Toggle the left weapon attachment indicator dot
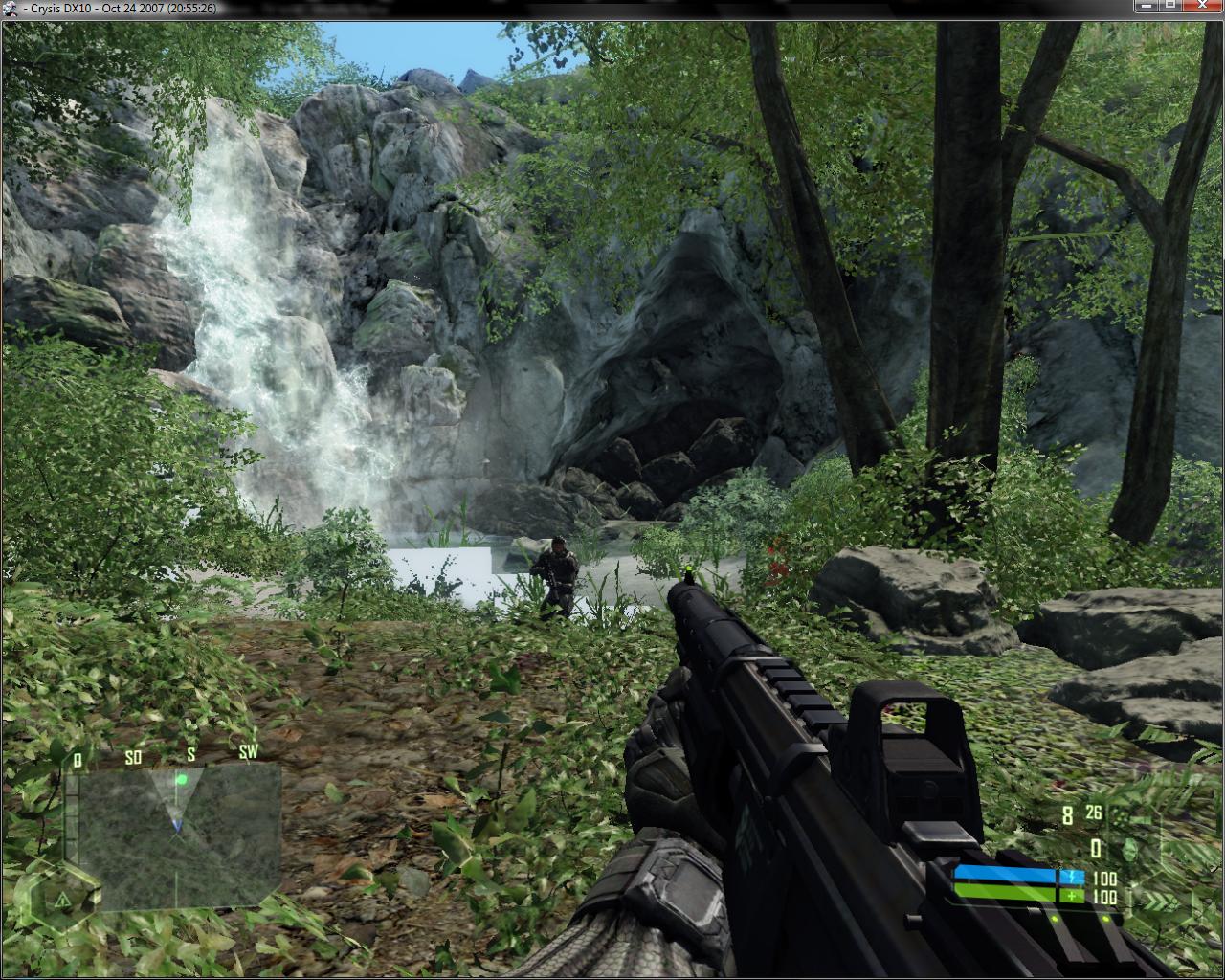 tap(1054, 918)
